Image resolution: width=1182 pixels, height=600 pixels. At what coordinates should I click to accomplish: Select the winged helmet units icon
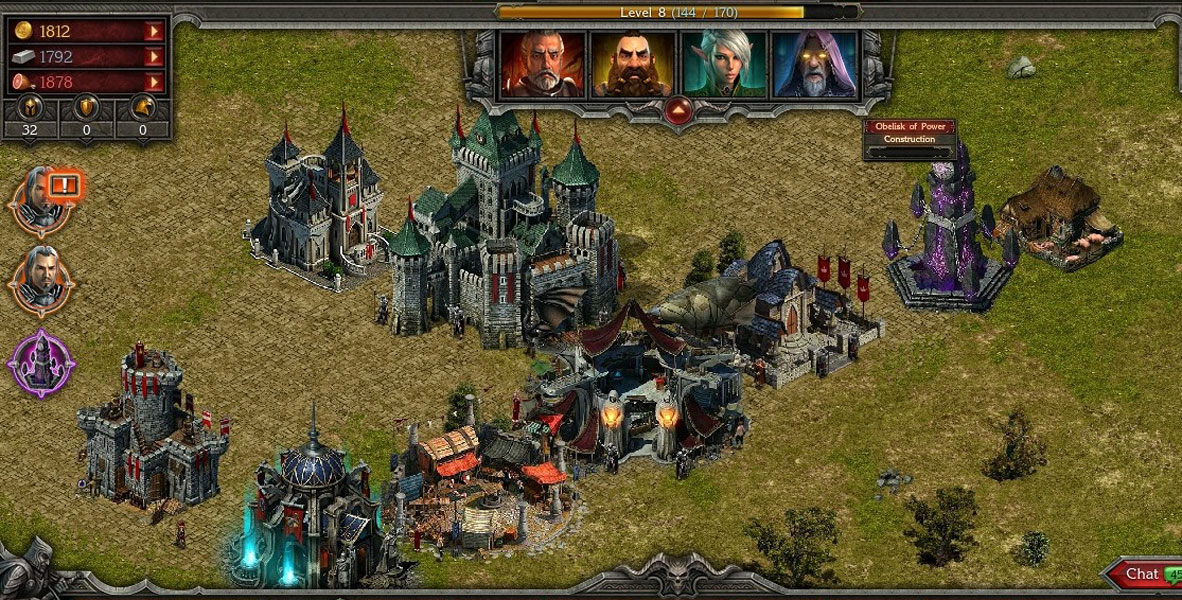143,108
